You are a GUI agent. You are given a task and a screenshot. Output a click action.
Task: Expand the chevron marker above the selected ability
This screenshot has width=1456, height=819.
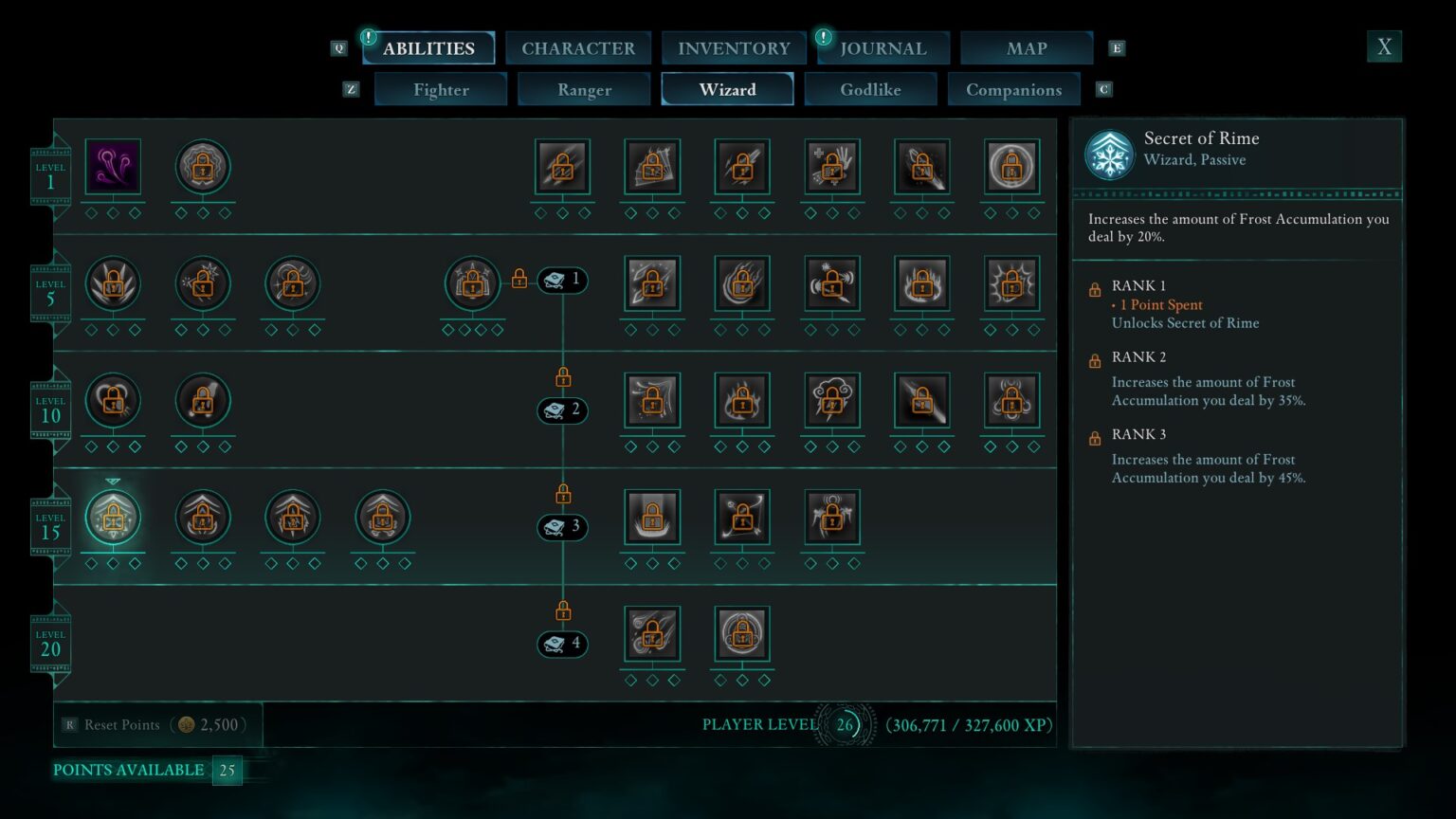pos(113,482)
